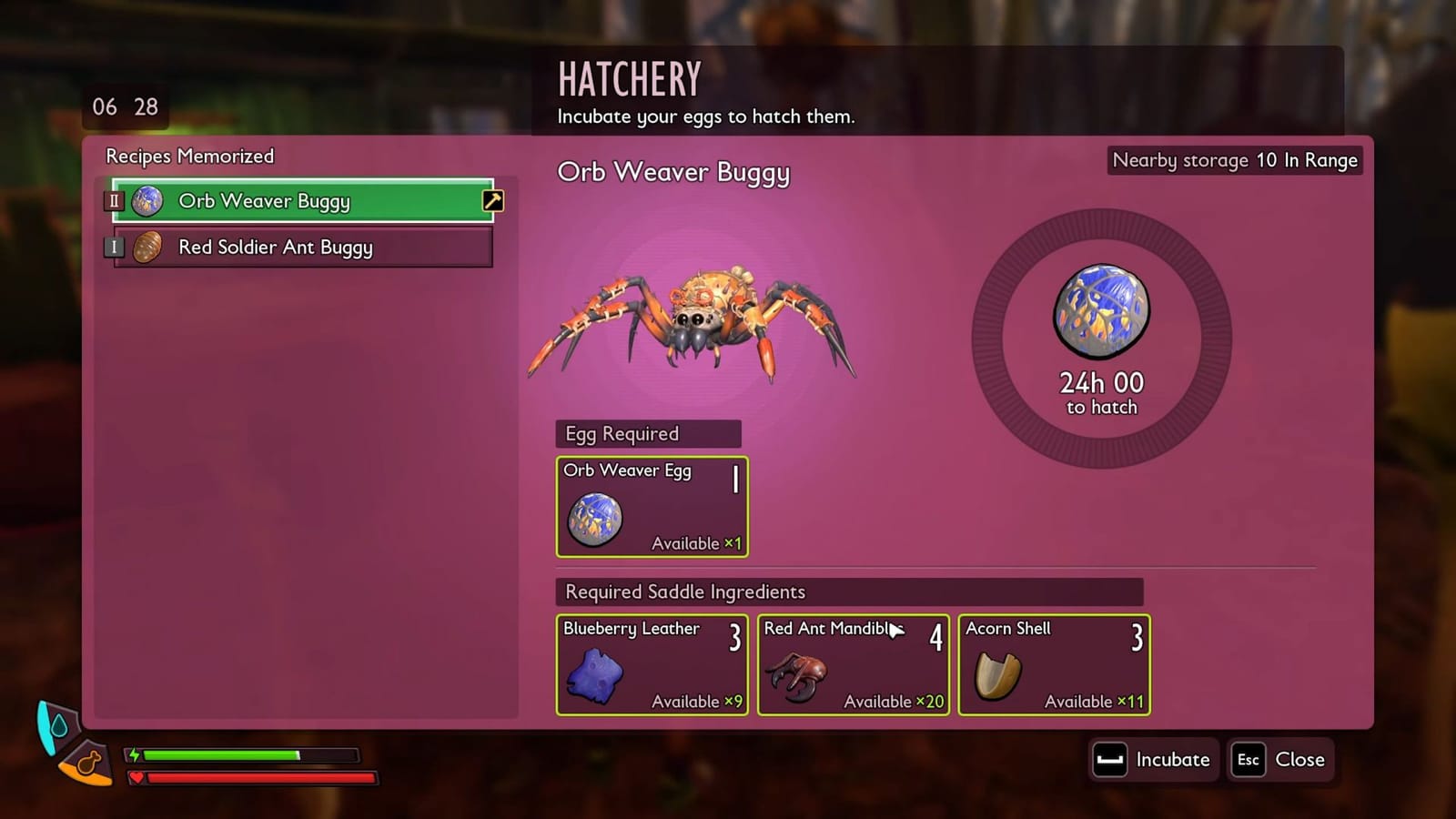1456x819 pixels.
Task: Toggle the Nearby storage range indicator
Action: pos(1234,160)
